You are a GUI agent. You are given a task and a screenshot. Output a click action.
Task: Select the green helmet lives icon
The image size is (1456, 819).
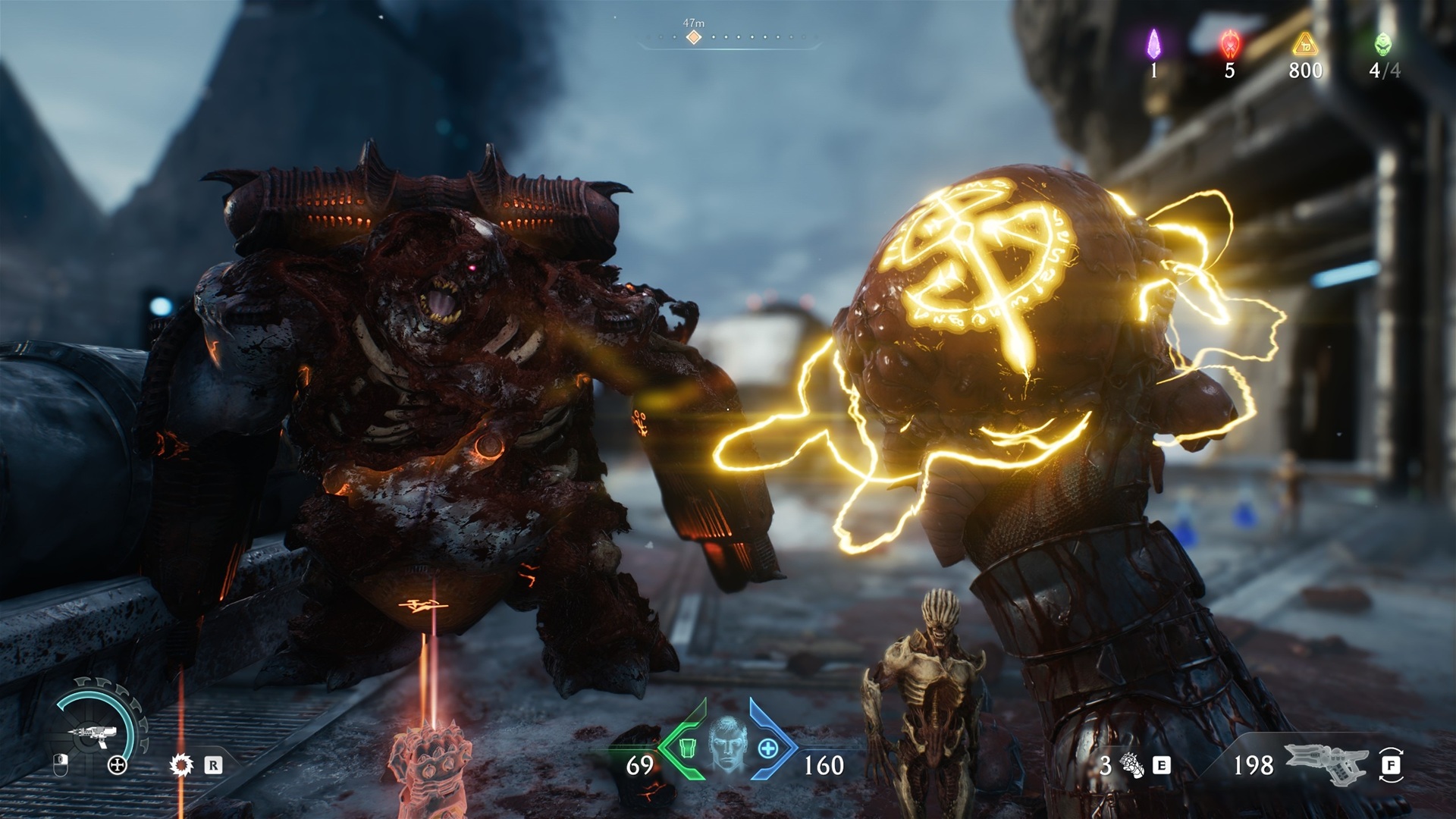[x=1383, y=44]
